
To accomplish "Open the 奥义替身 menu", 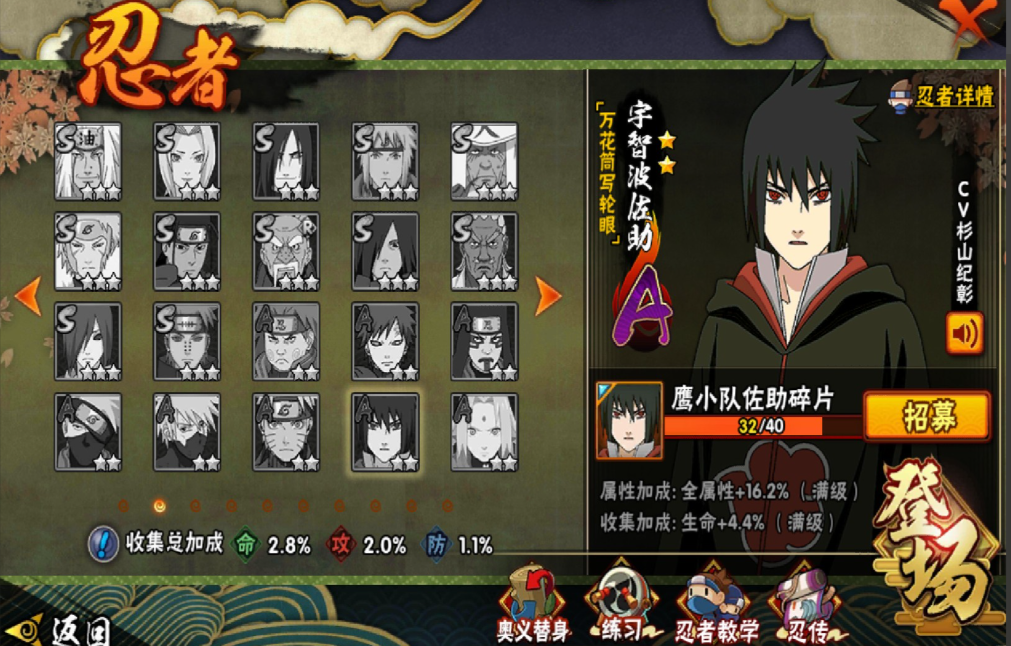I will point(533,604).
